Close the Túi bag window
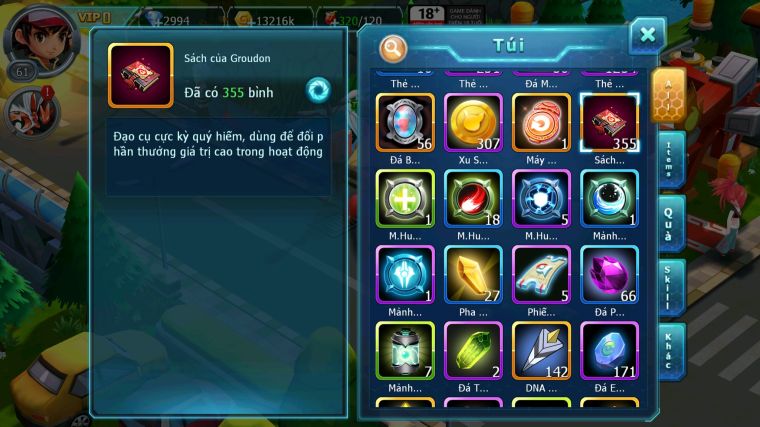The width and height of the screenshot is (760, 427). click(647, 36)
